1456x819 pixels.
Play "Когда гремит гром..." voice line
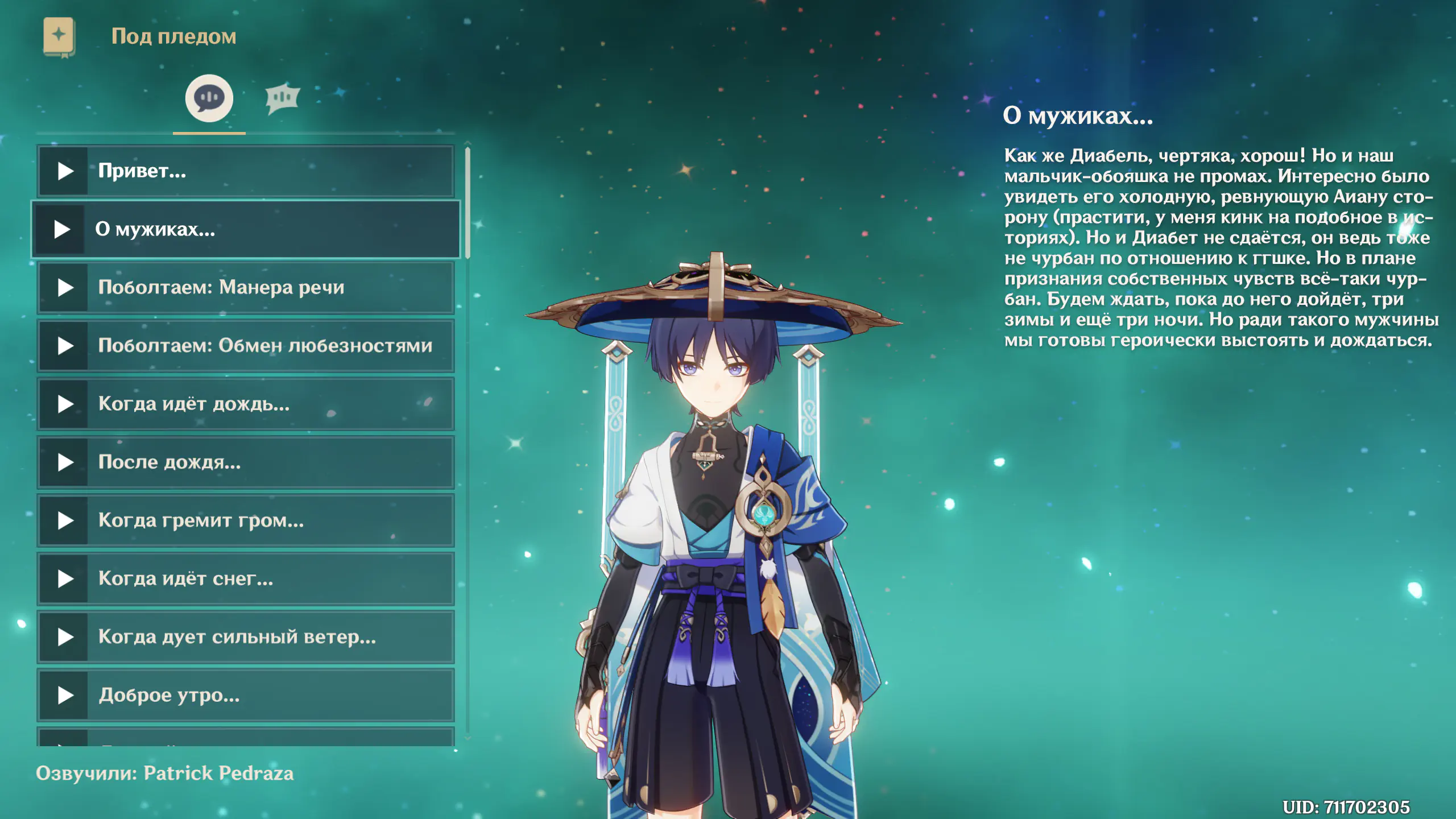tap(65, 521)
